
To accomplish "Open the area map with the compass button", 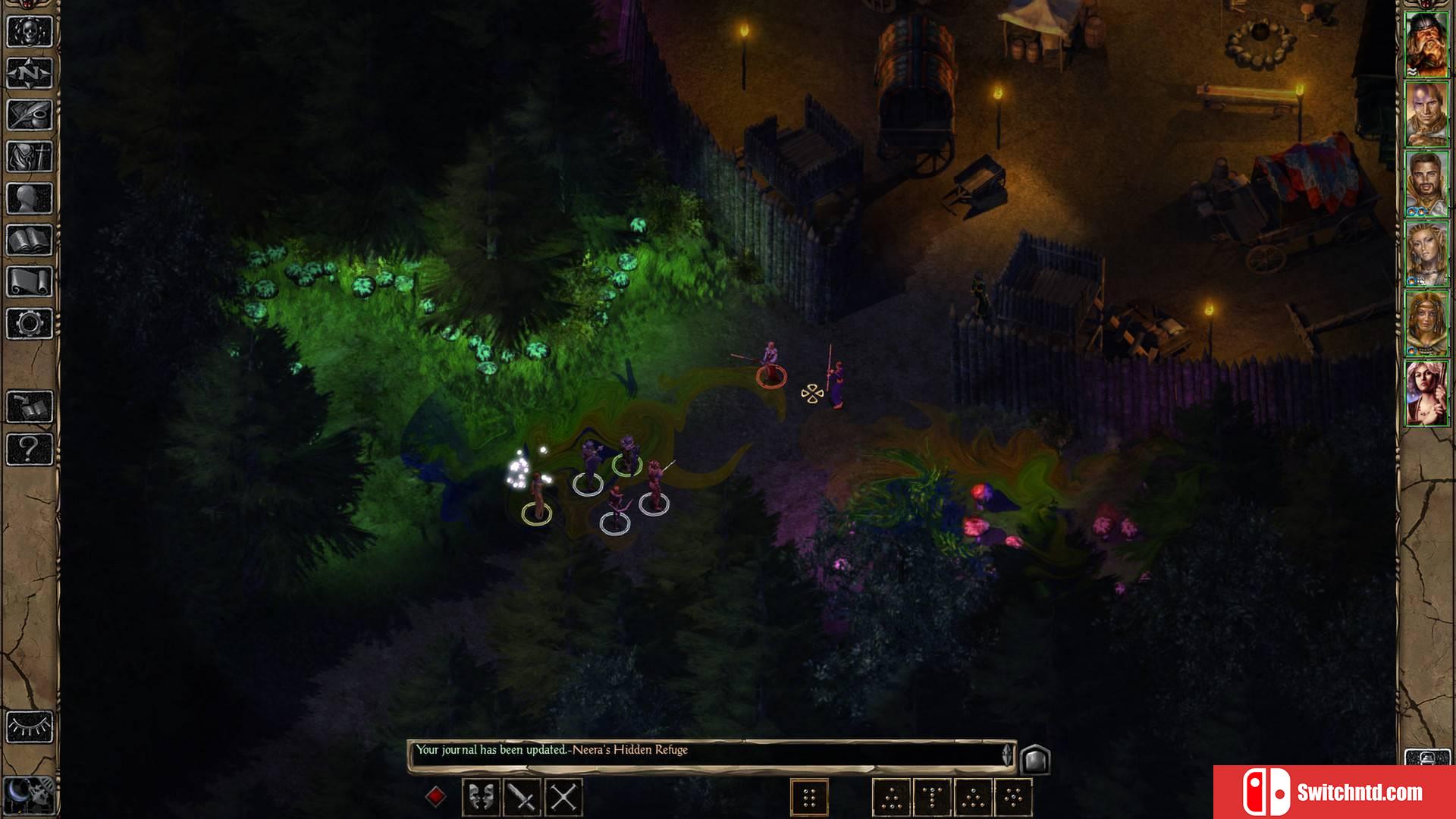I will click(30, 74).
